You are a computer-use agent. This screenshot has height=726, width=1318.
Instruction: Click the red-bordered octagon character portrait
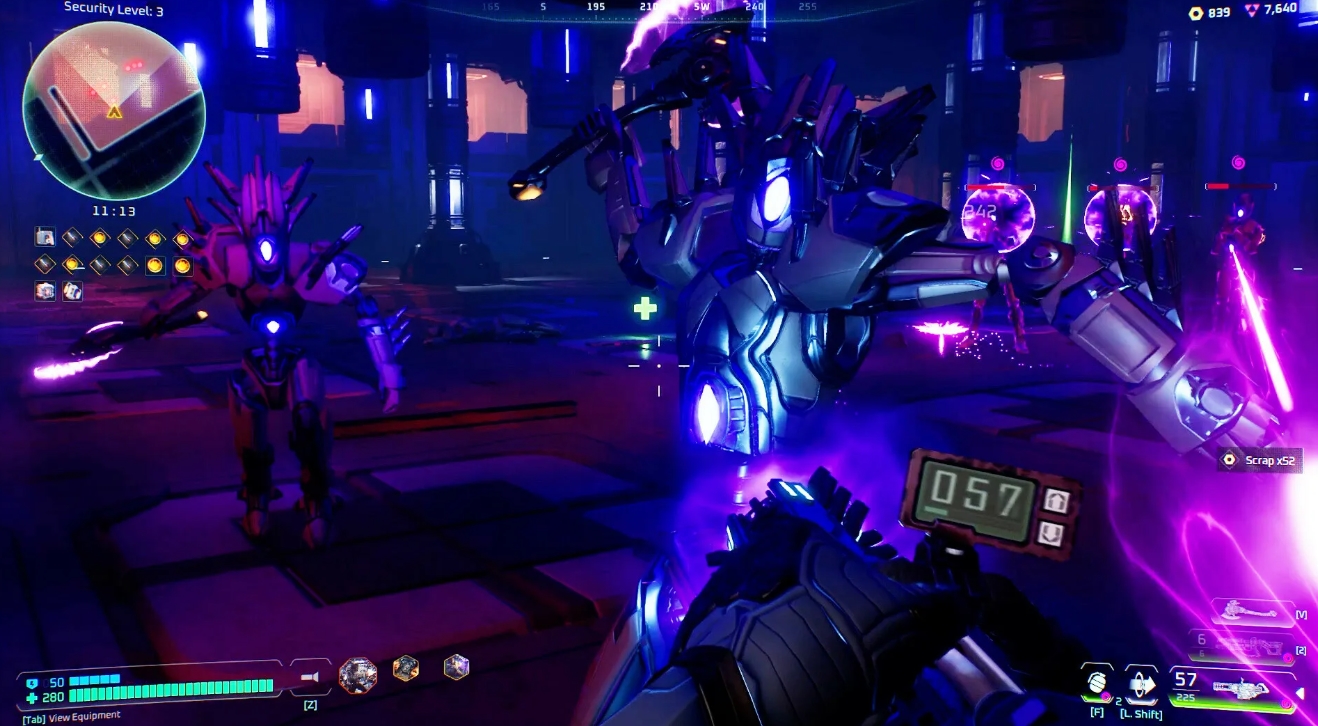point(358,676)
